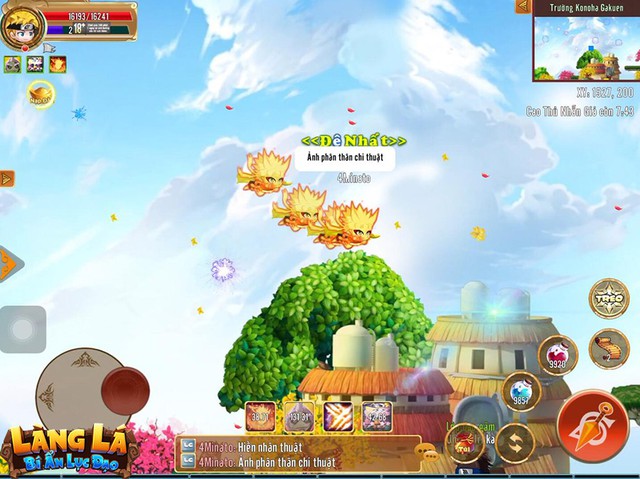The image size is (640, 479).
Task: Use the blue chakra potion
Action: (x=520, y=391)
